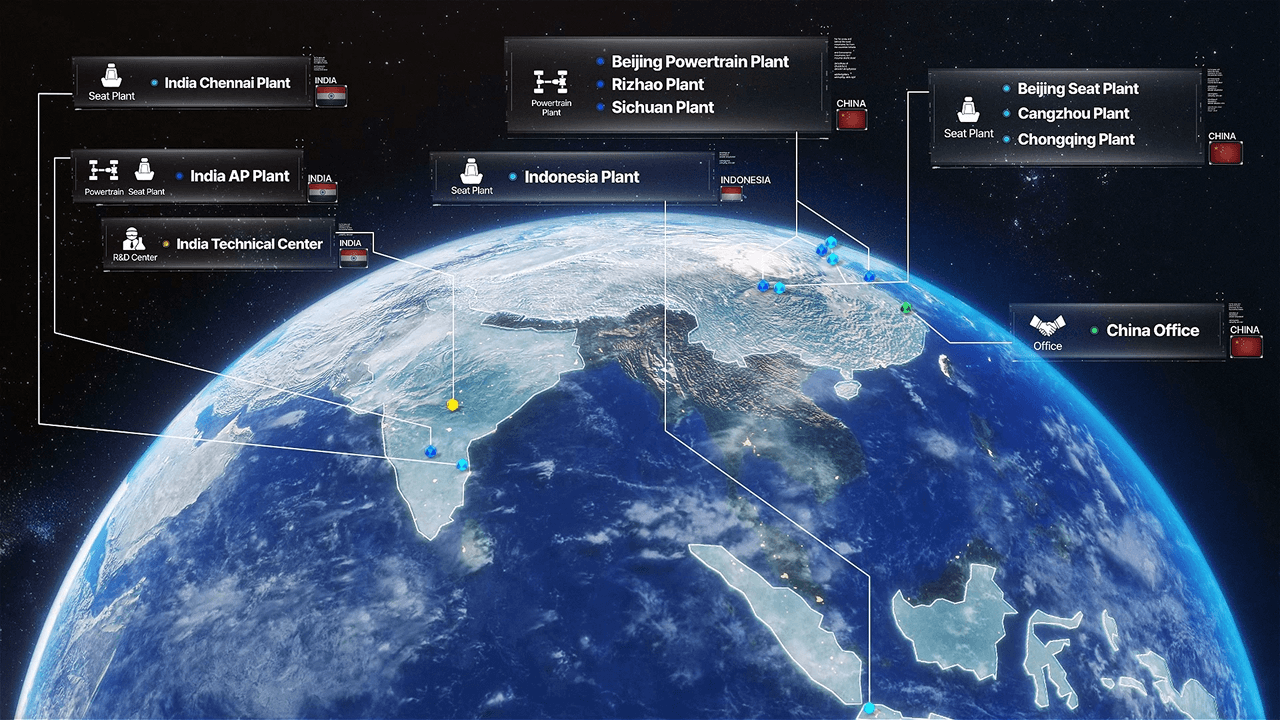This screenshot has height=720, width=1280.
Task: Select the handshake Office icon
Action: pyautogui.click(x=1048, y=326)
